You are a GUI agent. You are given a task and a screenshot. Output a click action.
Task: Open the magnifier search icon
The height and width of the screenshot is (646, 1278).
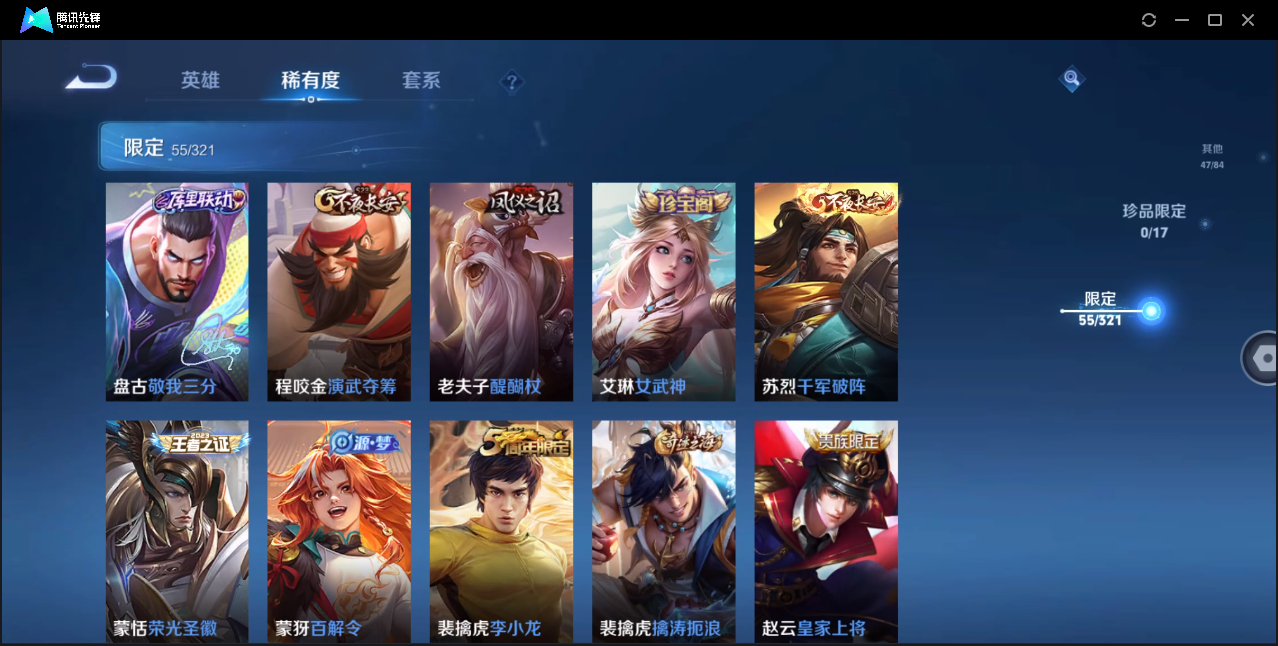click(1071, 79)
